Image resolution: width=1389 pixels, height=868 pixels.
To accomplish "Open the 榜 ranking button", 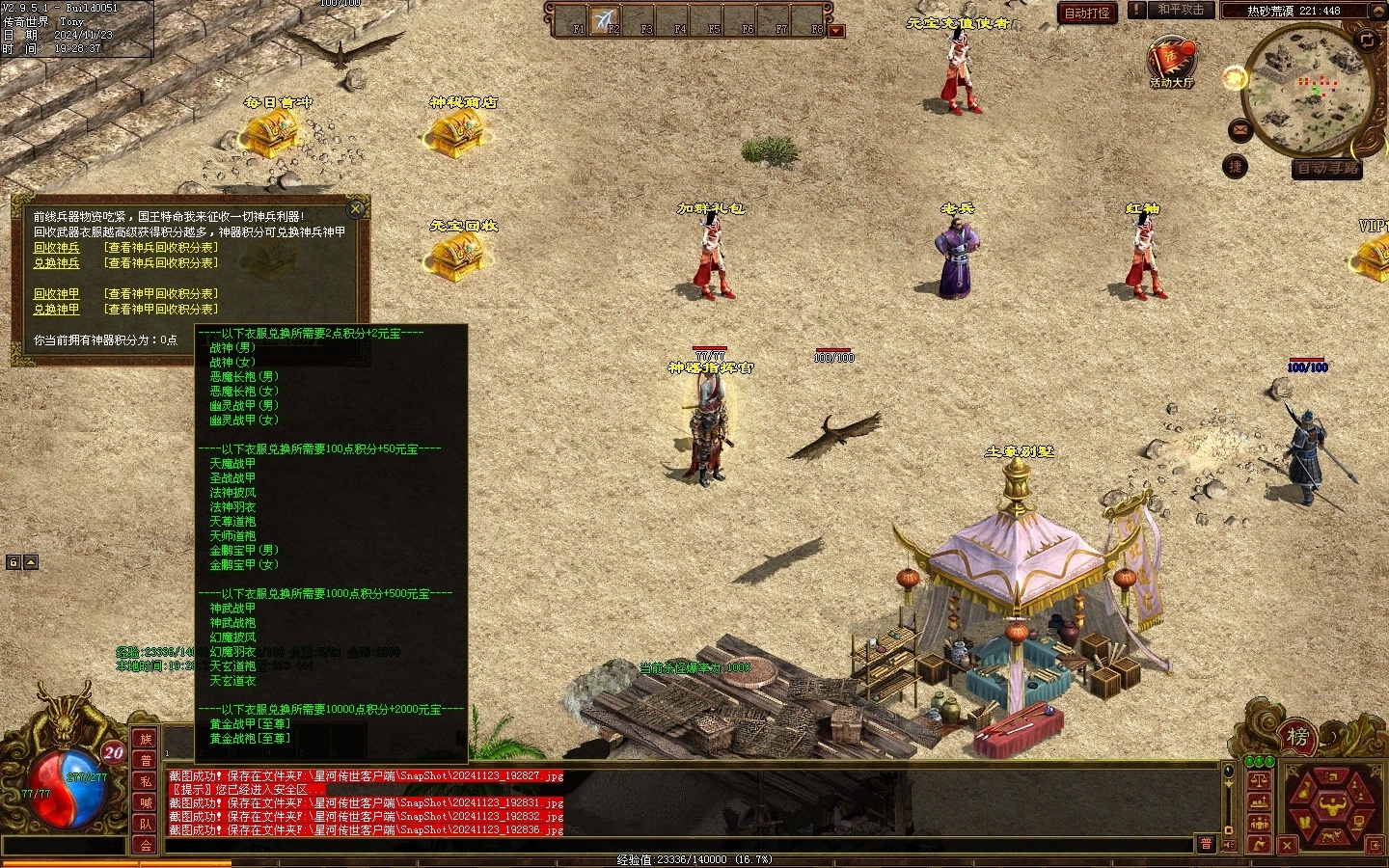I will pyautogui.click(x=1297, y=737).
